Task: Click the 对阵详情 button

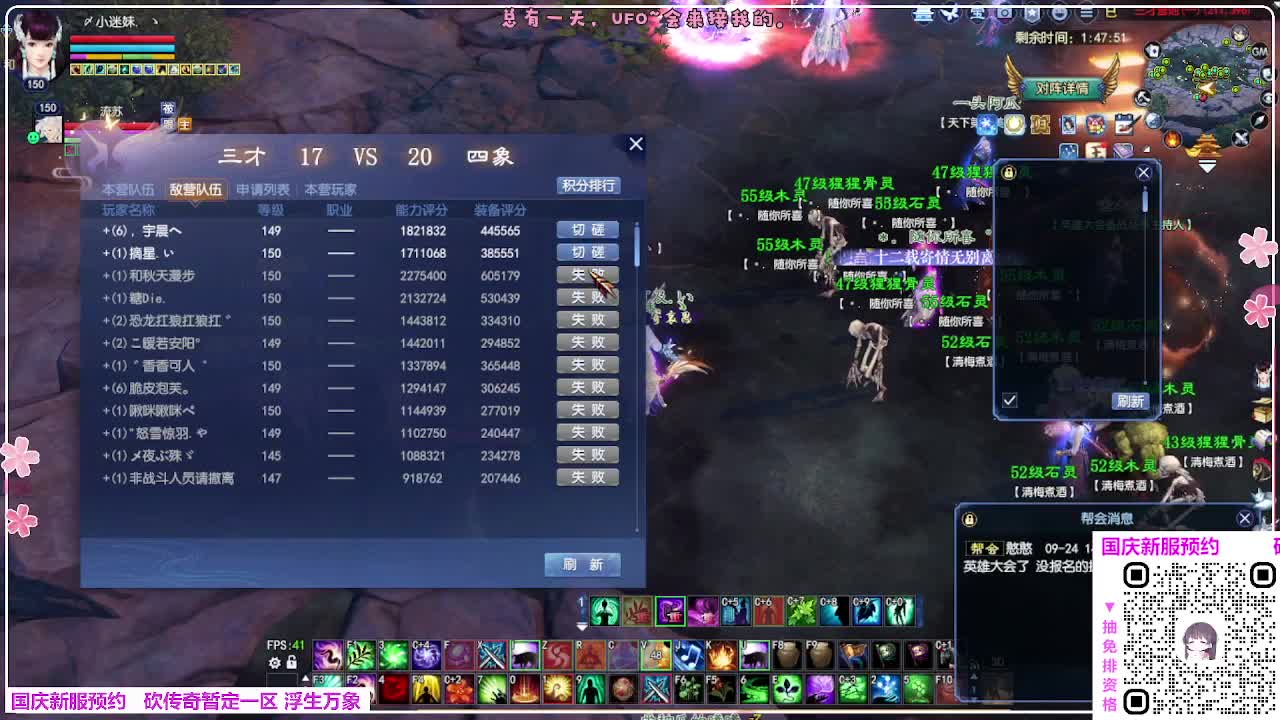Action: point(1062,88)
